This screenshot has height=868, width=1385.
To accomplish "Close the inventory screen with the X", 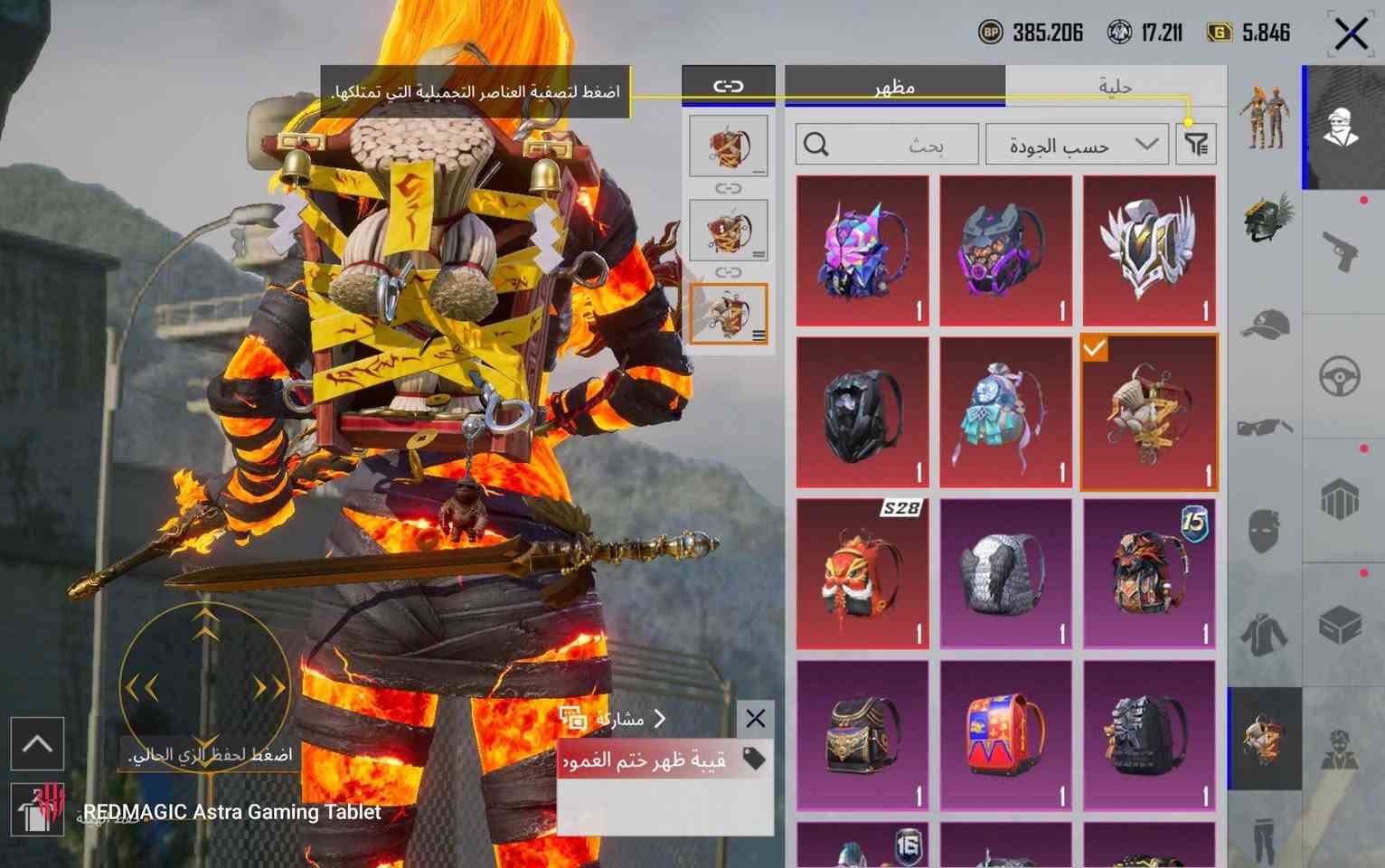I will click(x=1351, y=34).
